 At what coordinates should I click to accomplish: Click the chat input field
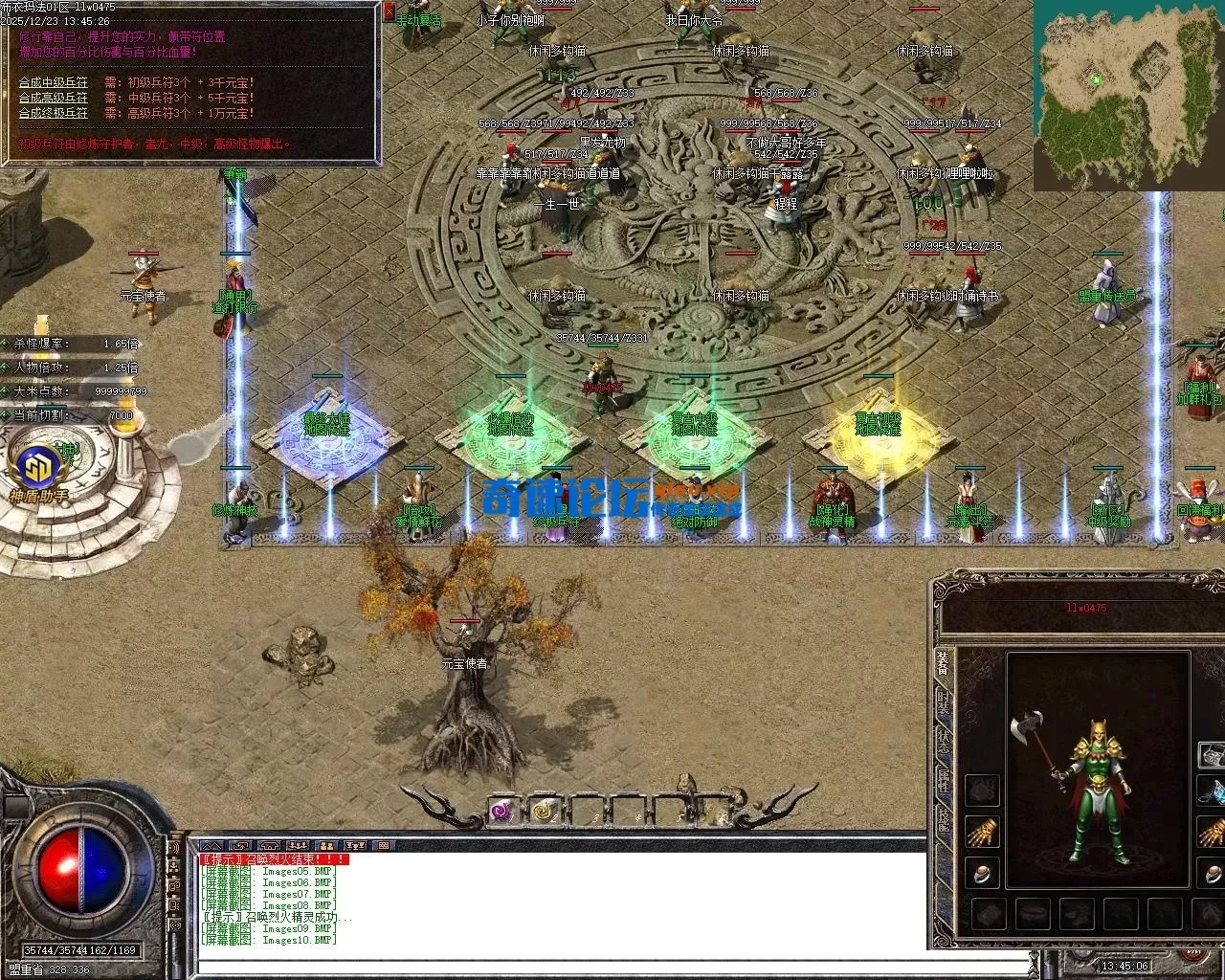tap(612, 965)
